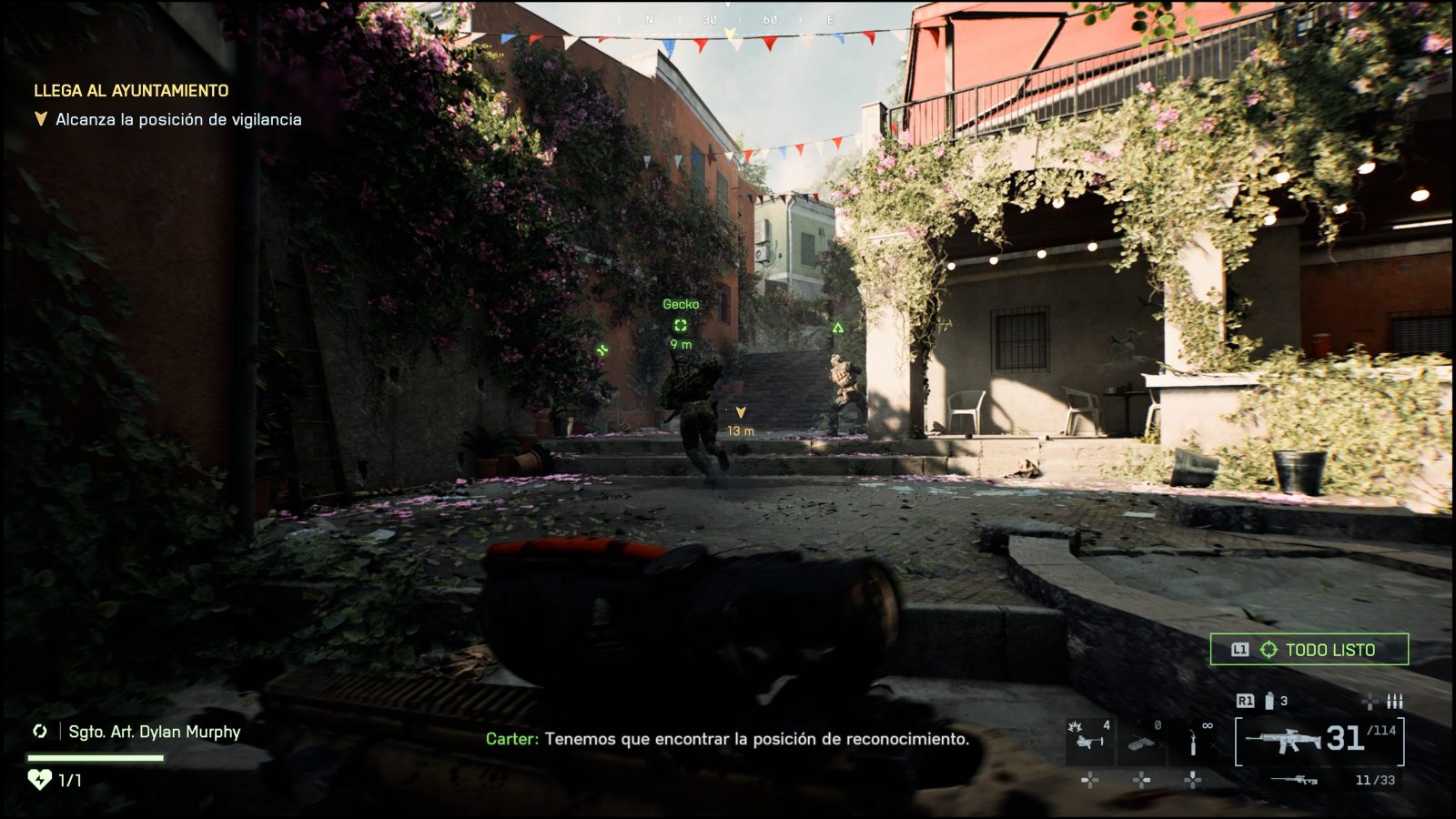Select the Gecko squadmate marker

(680, 325)
